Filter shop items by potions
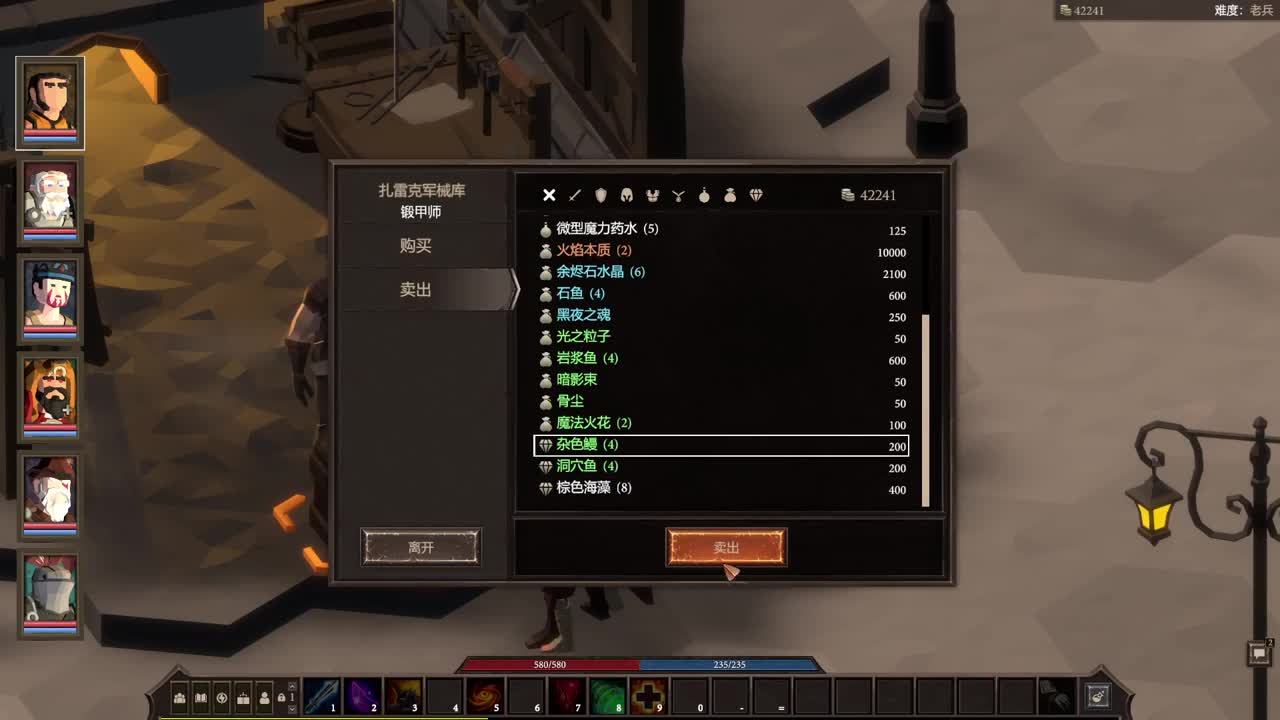1280x720 pixels. pyautogui.click(x=706, y=195)
